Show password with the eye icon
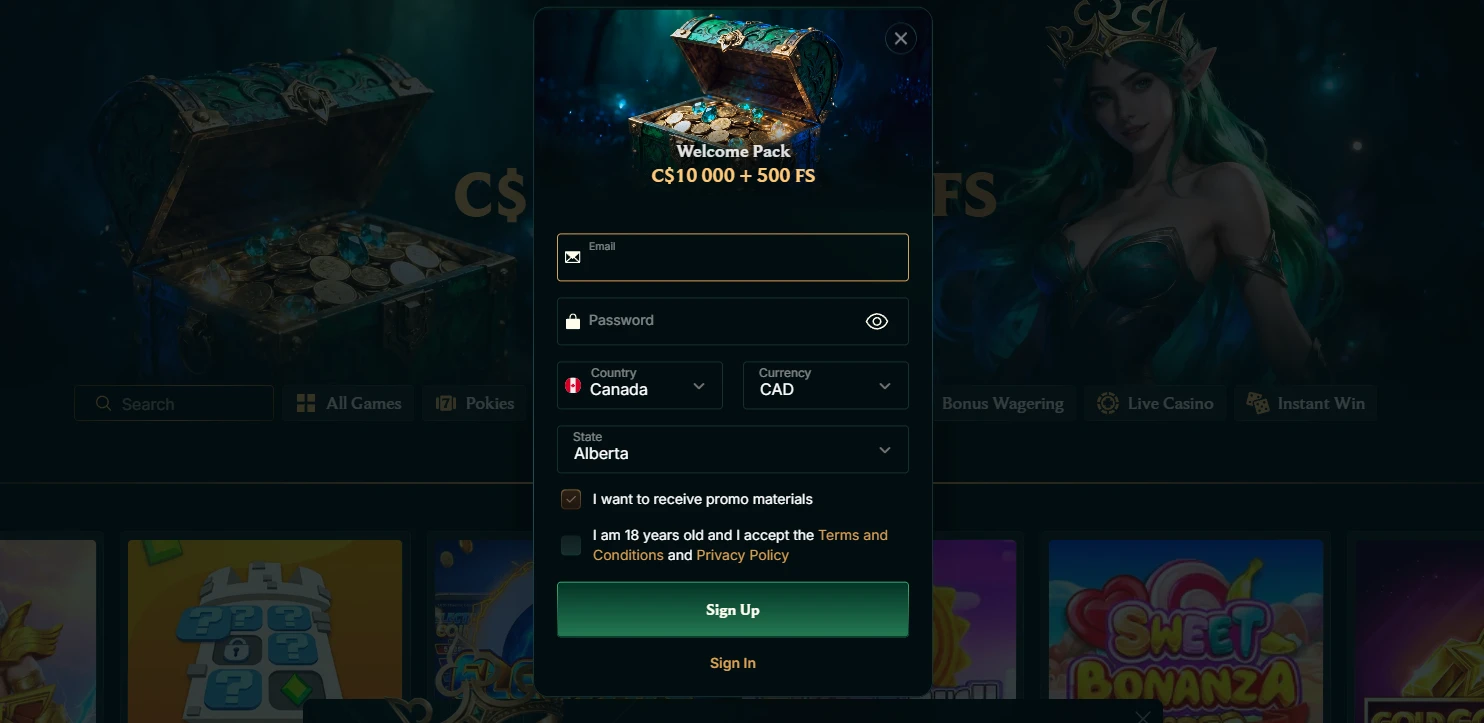 876,321
